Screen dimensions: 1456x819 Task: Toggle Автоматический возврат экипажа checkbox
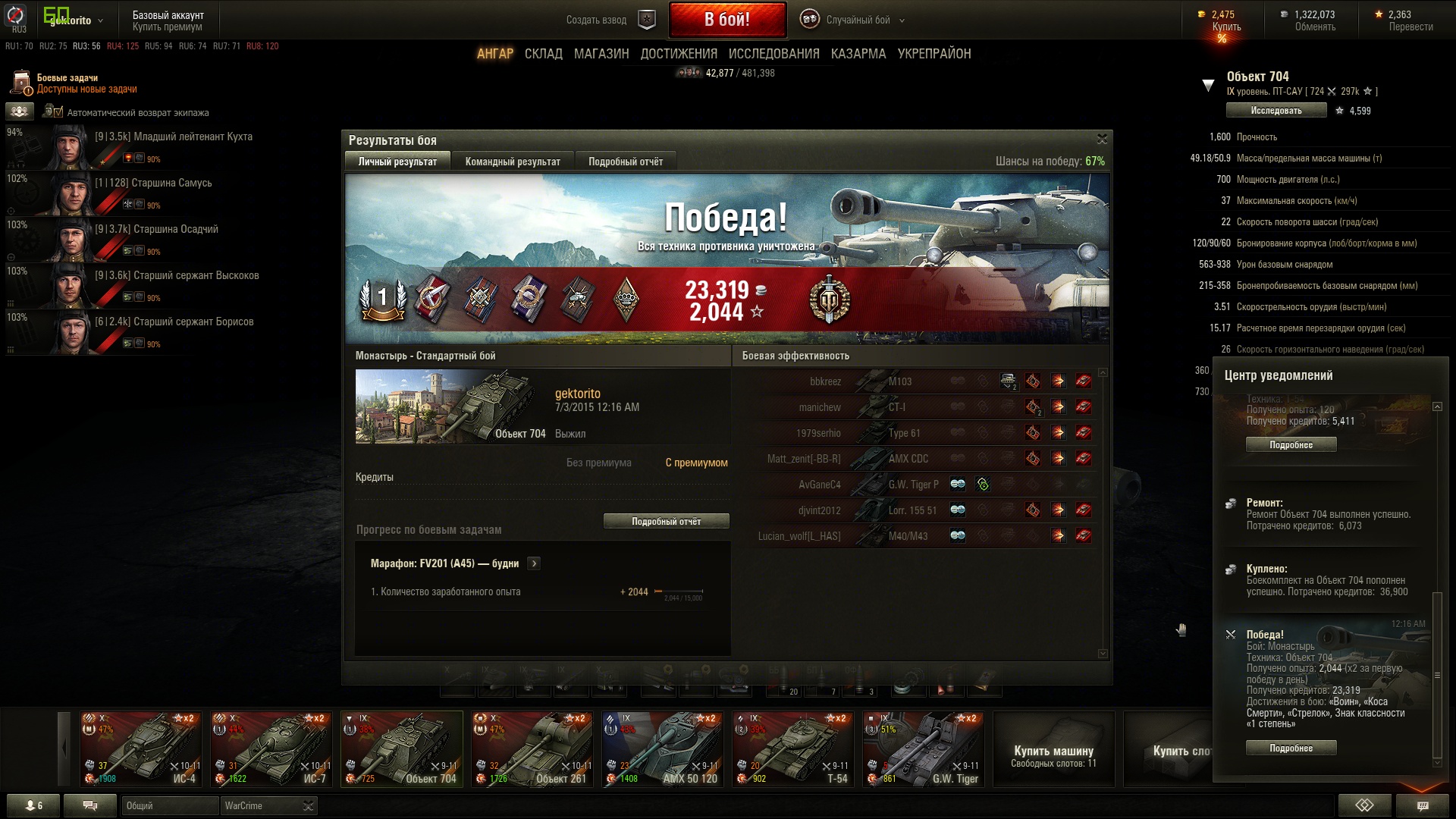52,112
